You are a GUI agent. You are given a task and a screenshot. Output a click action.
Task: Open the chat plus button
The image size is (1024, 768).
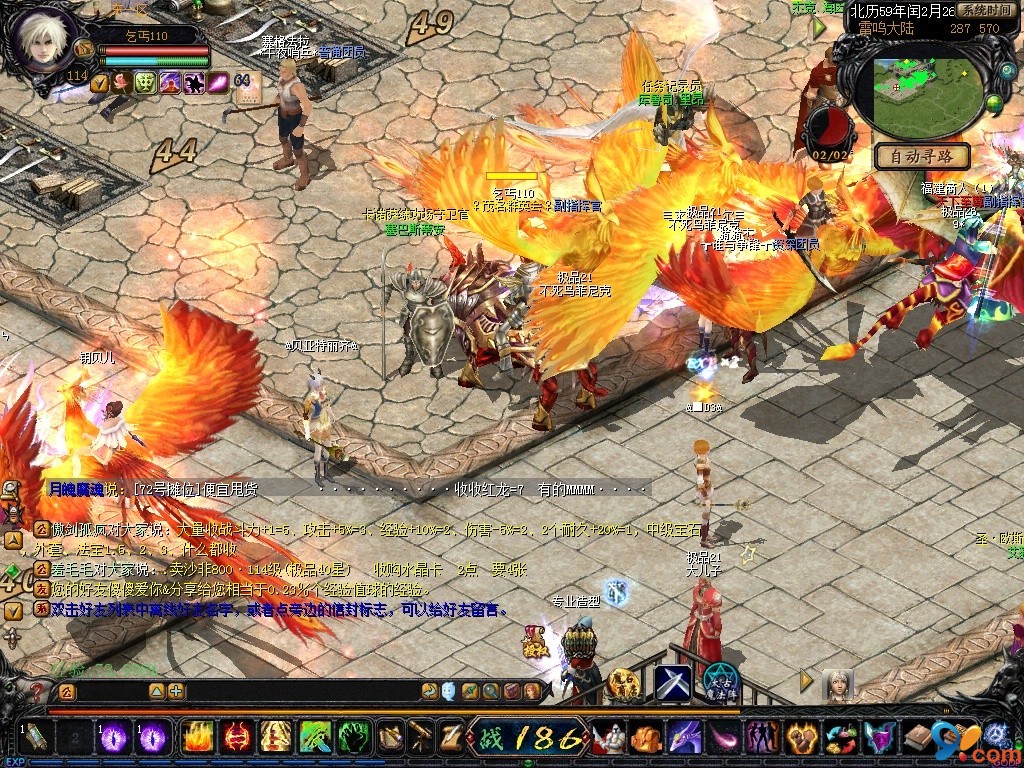coord(176,691)
